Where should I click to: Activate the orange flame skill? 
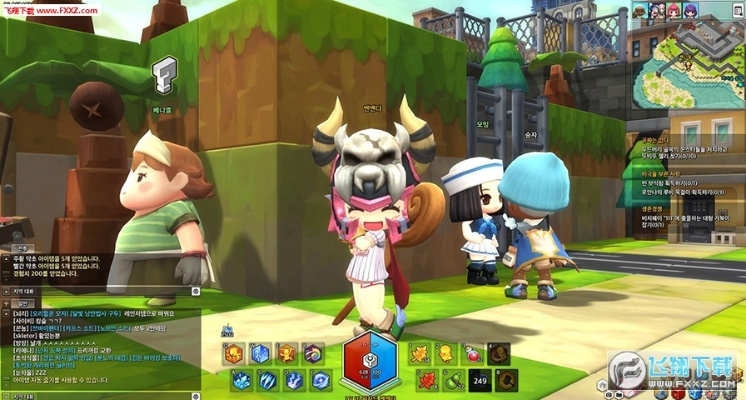pyautogui.click(x=233, y=353)
